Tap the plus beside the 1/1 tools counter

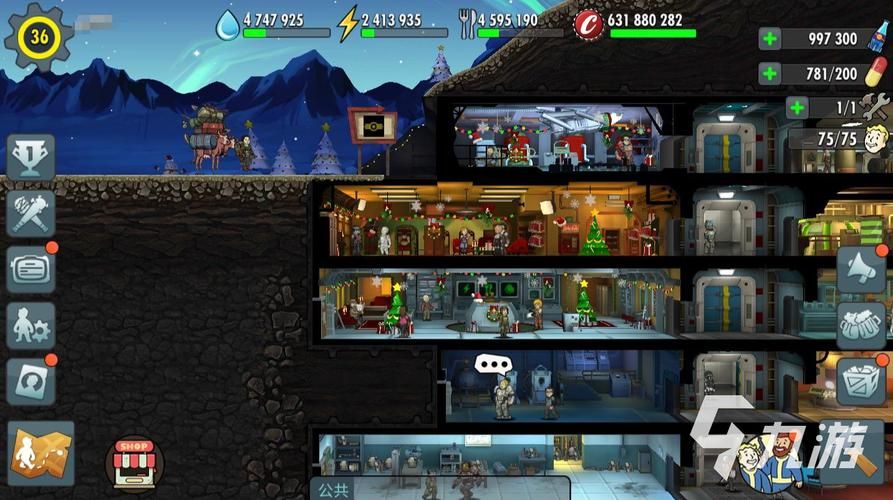797,107
